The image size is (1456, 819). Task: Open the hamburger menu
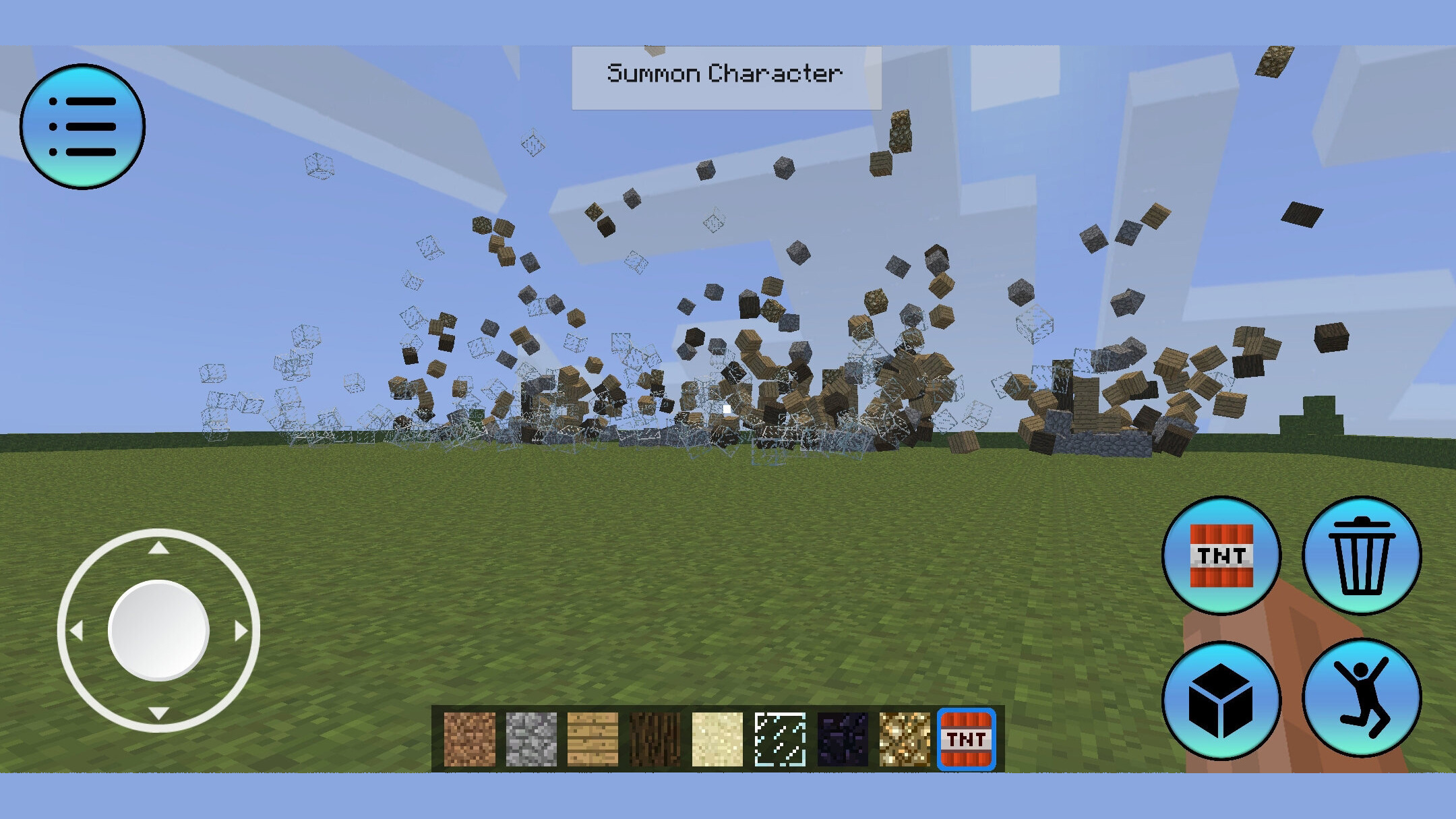83,126
